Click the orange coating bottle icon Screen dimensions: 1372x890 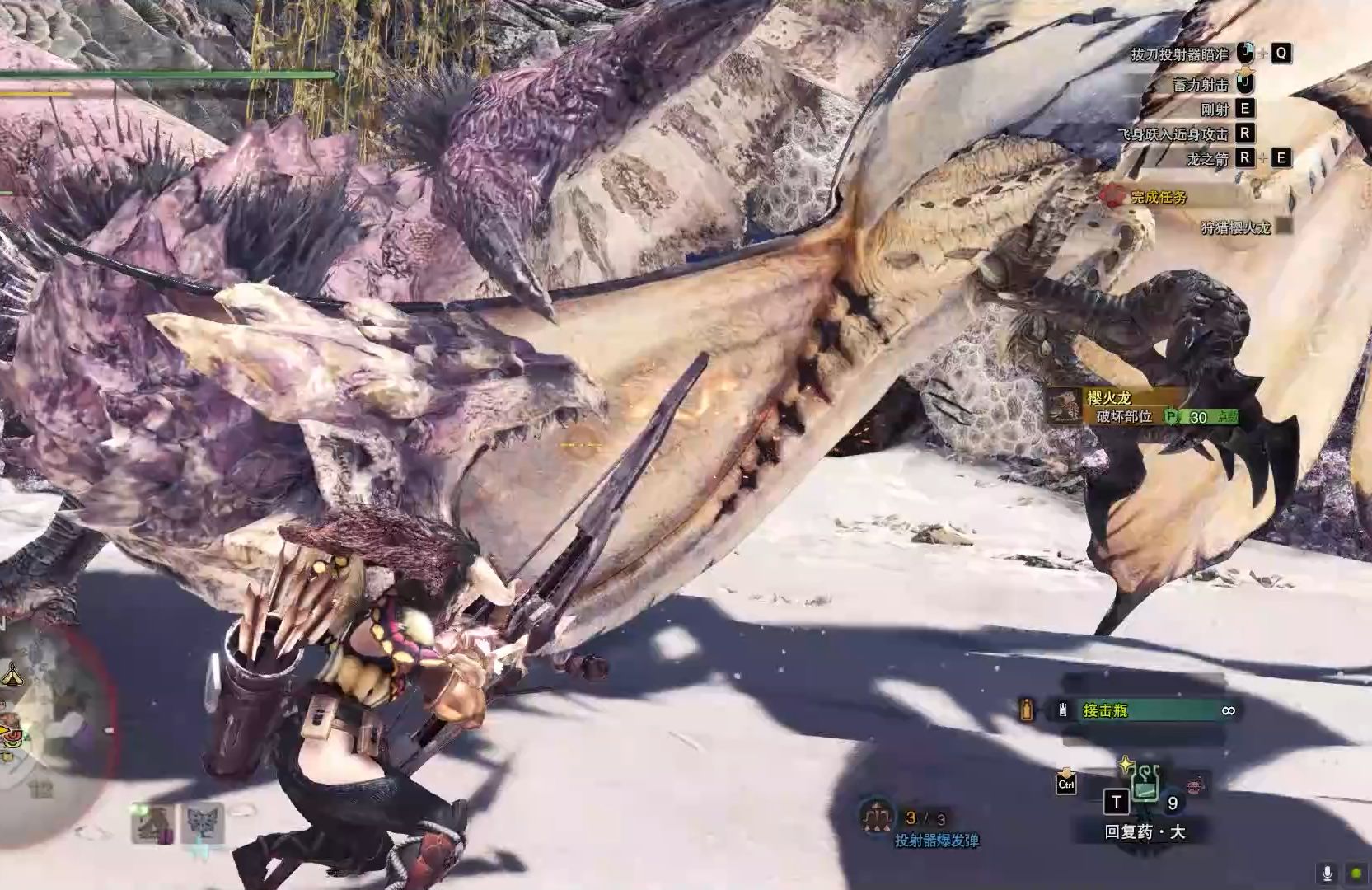(1027, 710)
